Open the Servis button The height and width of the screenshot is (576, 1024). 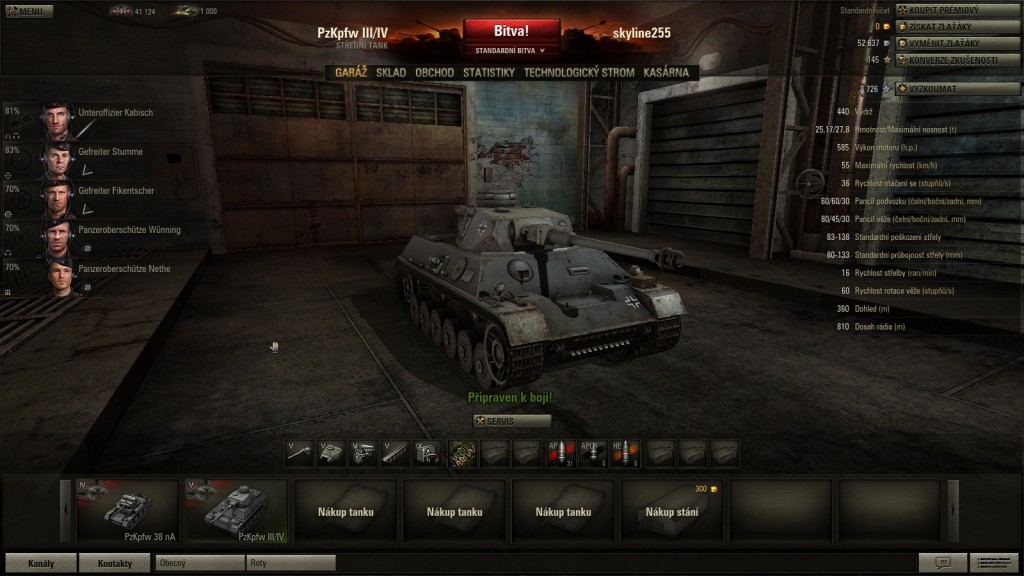[511, 421]
